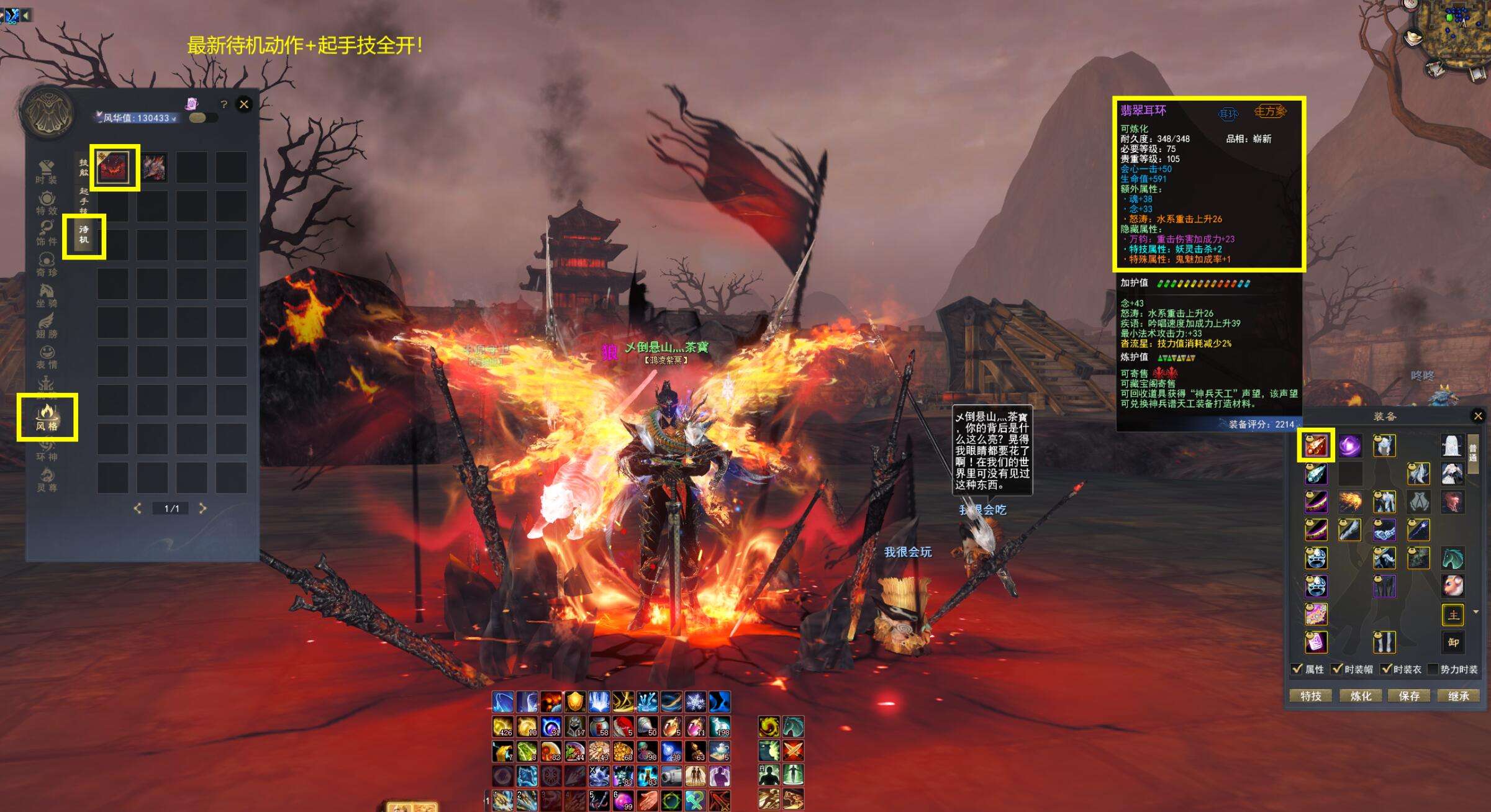
Task: Save equipment with 保存
Action: [1409, 696]
